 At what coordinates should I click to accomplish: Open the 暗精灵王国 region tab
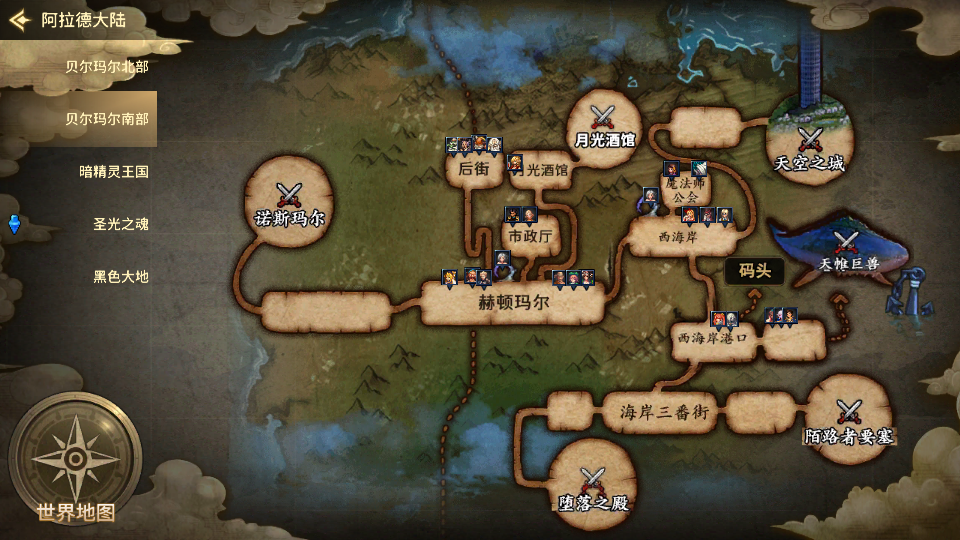[114, 171]
